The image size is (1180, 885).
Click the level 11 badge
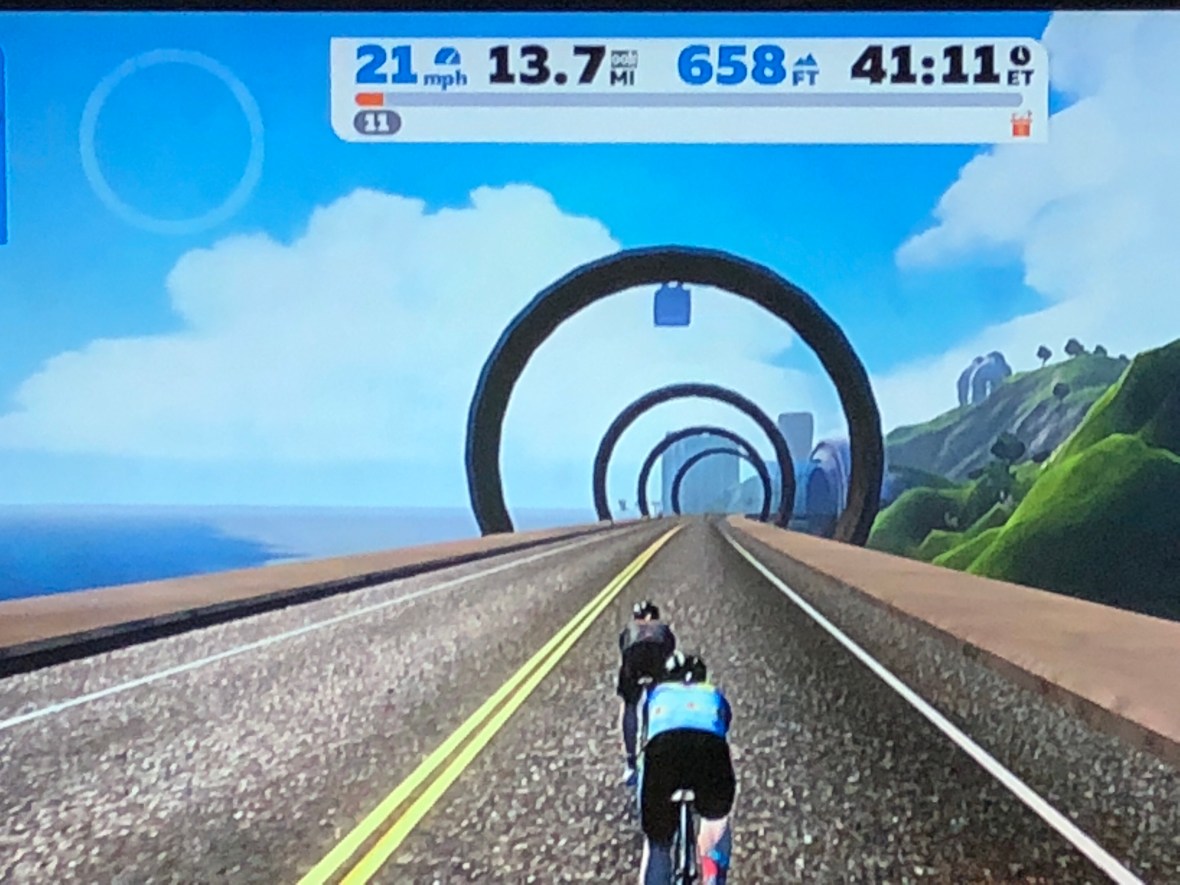click(377, 123)
